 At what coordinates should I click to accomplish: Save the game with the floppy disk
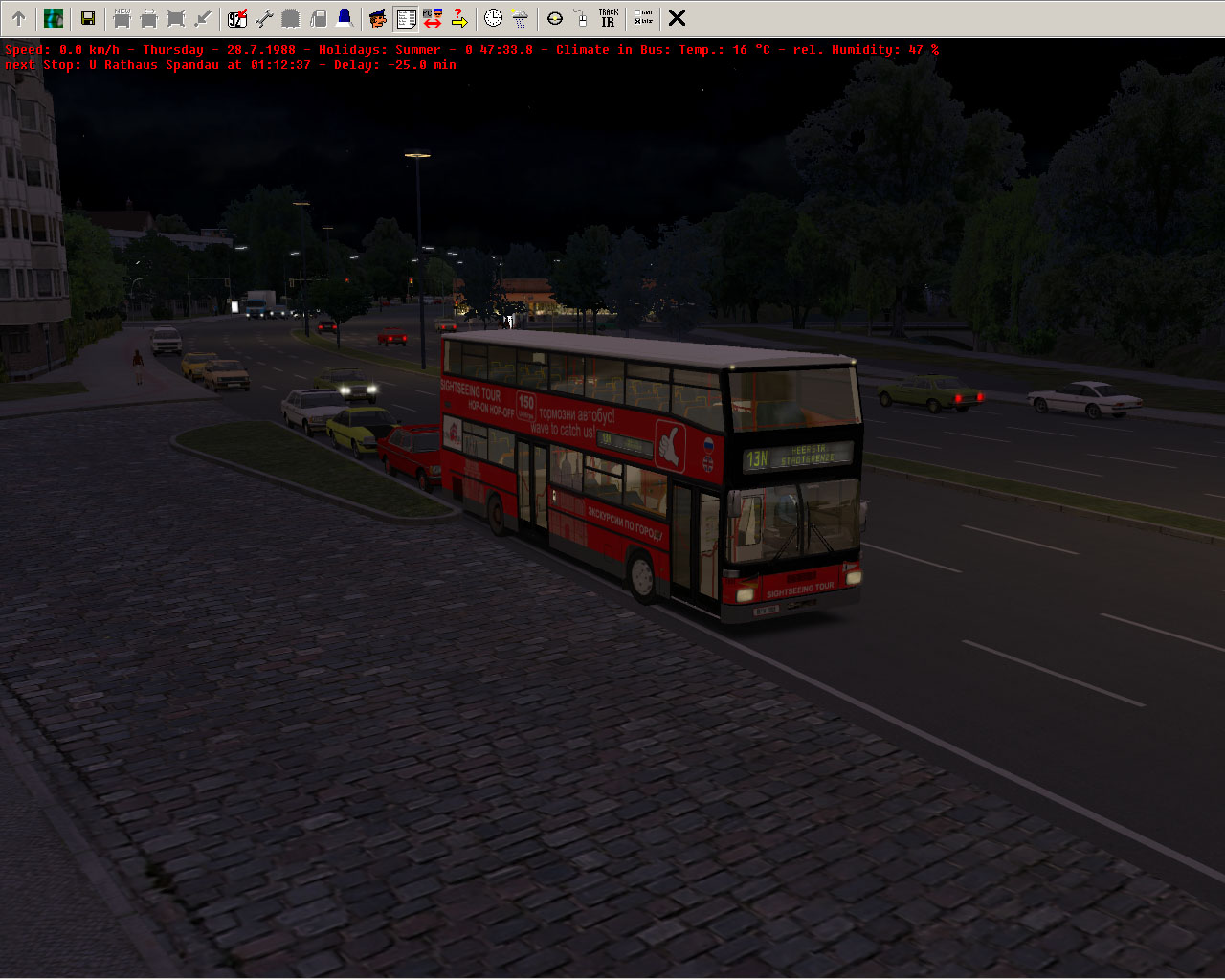87,18
